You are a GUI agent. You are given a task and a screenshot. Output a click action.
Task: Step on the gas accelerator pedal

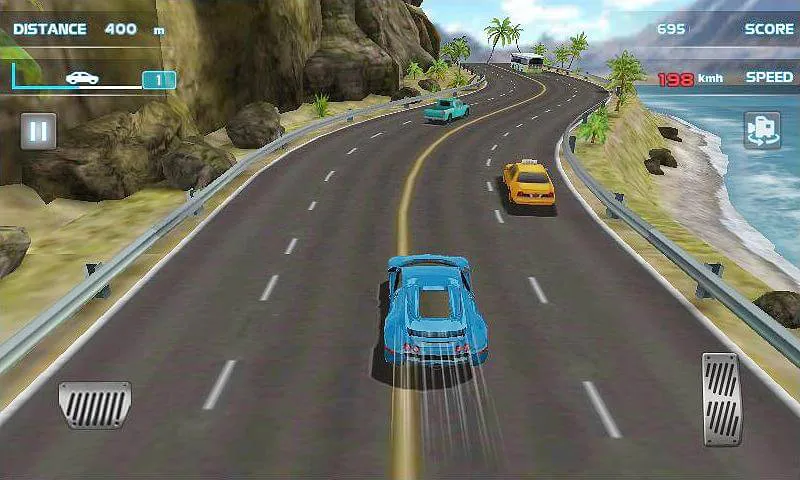[721, 398]
